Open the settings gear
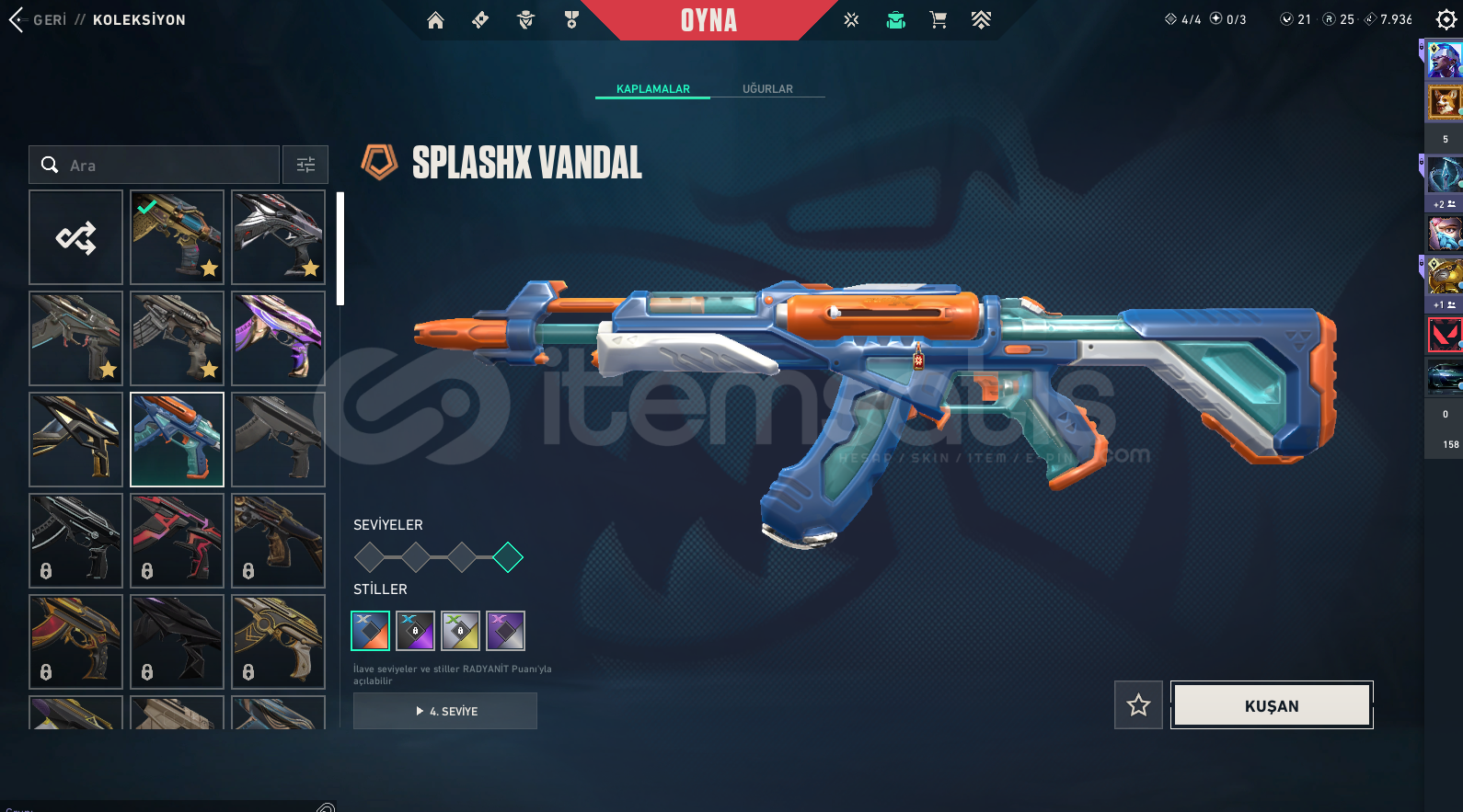Screen dimensions: 1463x812 [1446, 20]
